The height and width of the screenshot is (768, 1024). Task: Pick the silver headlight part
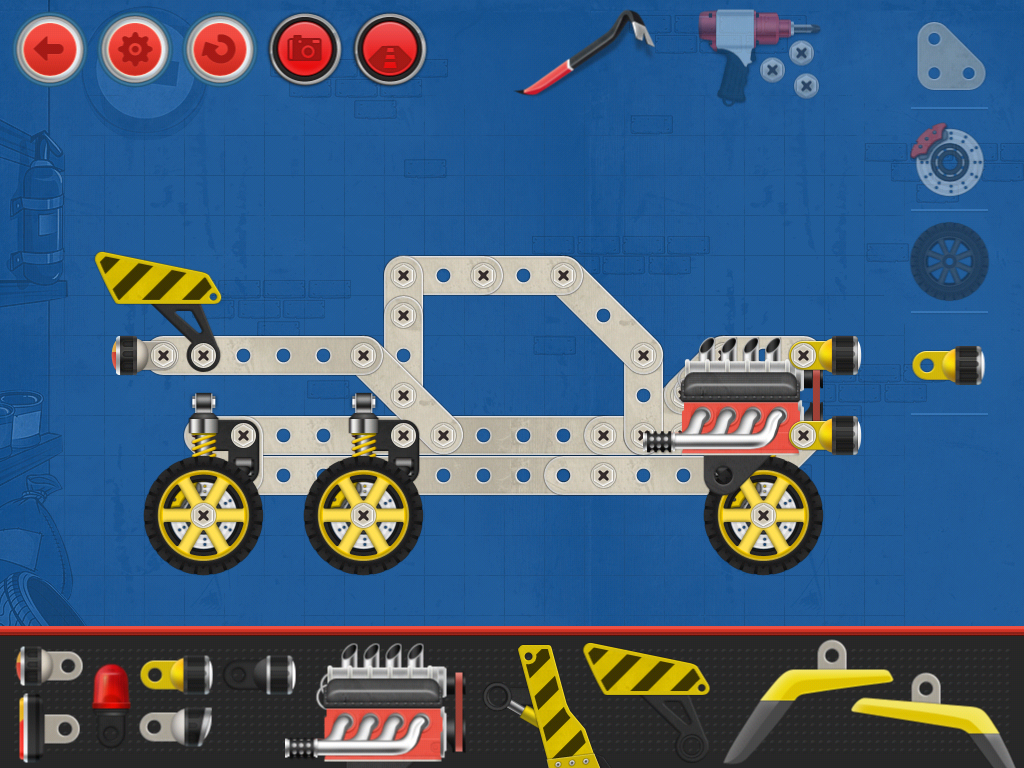pos(177,726)
